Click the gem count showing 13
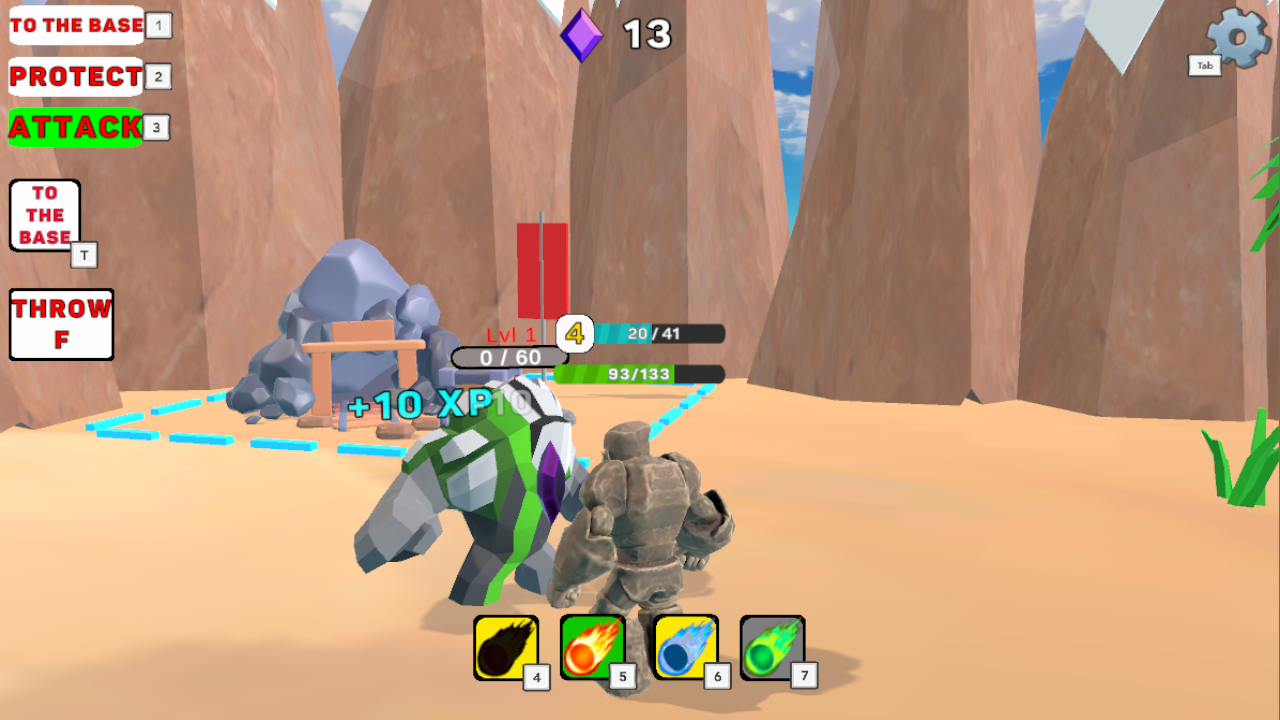Image resolution: width=1280 pixels, height=720 pixels. pyautogui.click(x=646, y=35)
